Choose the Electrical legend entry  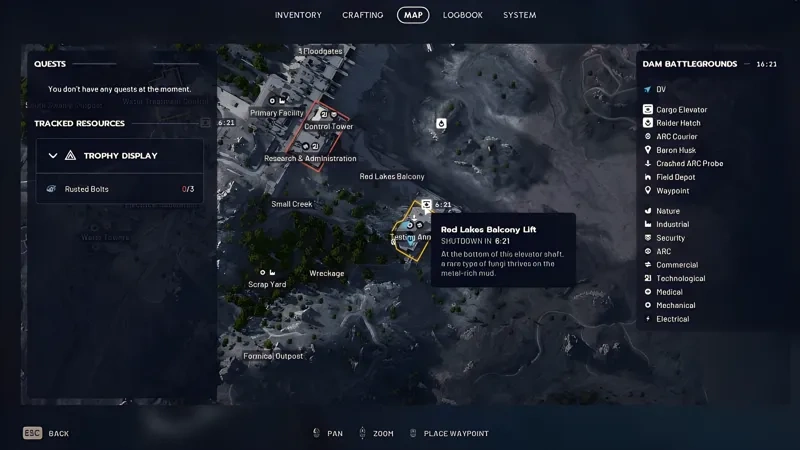(672, 319)
